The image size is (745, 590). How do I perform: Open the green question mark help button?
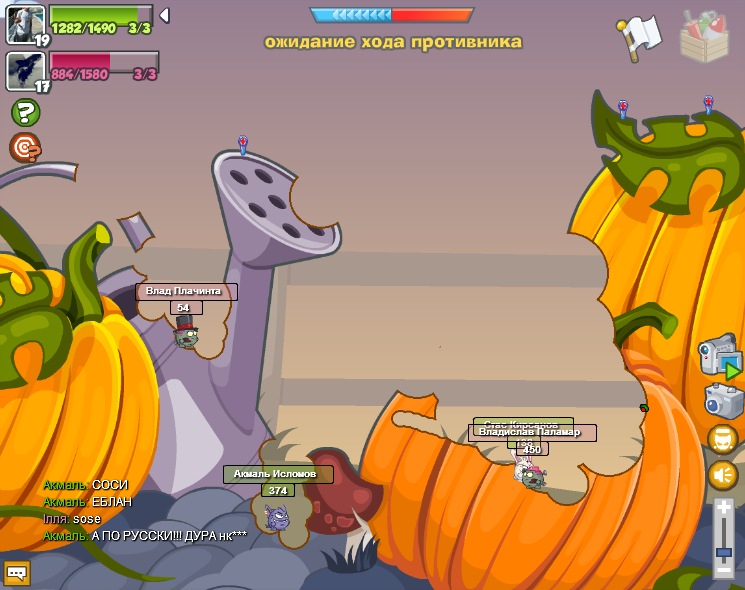pos(25,113)
